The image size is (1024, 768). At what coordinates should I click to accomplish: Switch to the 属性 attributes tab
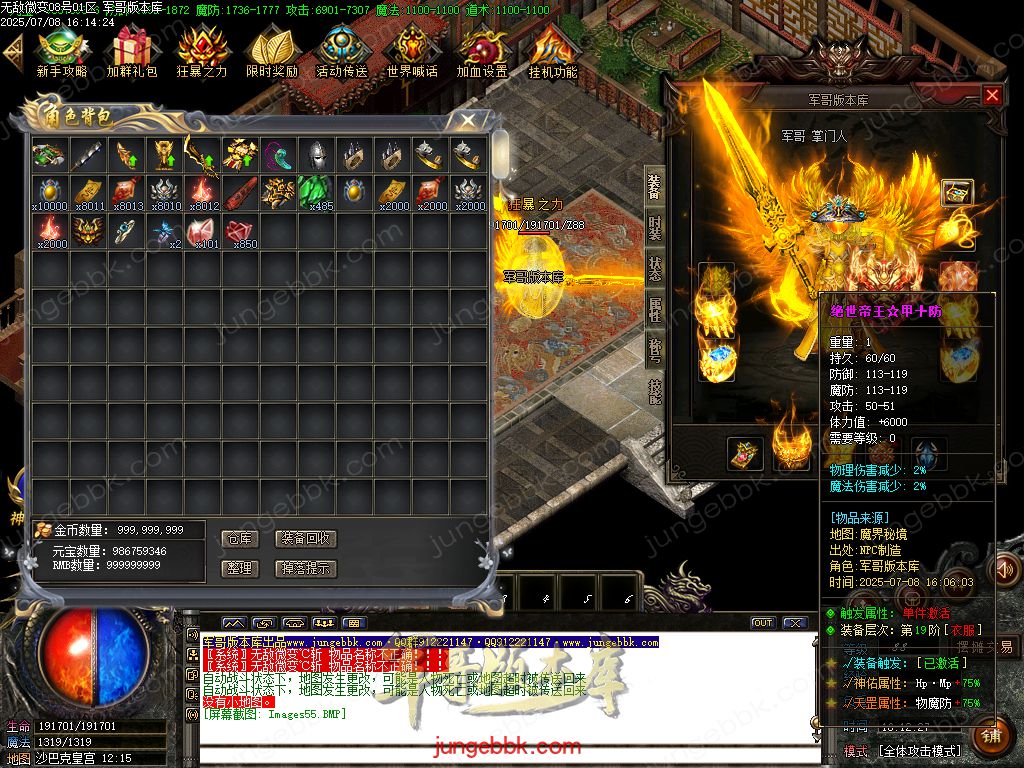(654, 309)
